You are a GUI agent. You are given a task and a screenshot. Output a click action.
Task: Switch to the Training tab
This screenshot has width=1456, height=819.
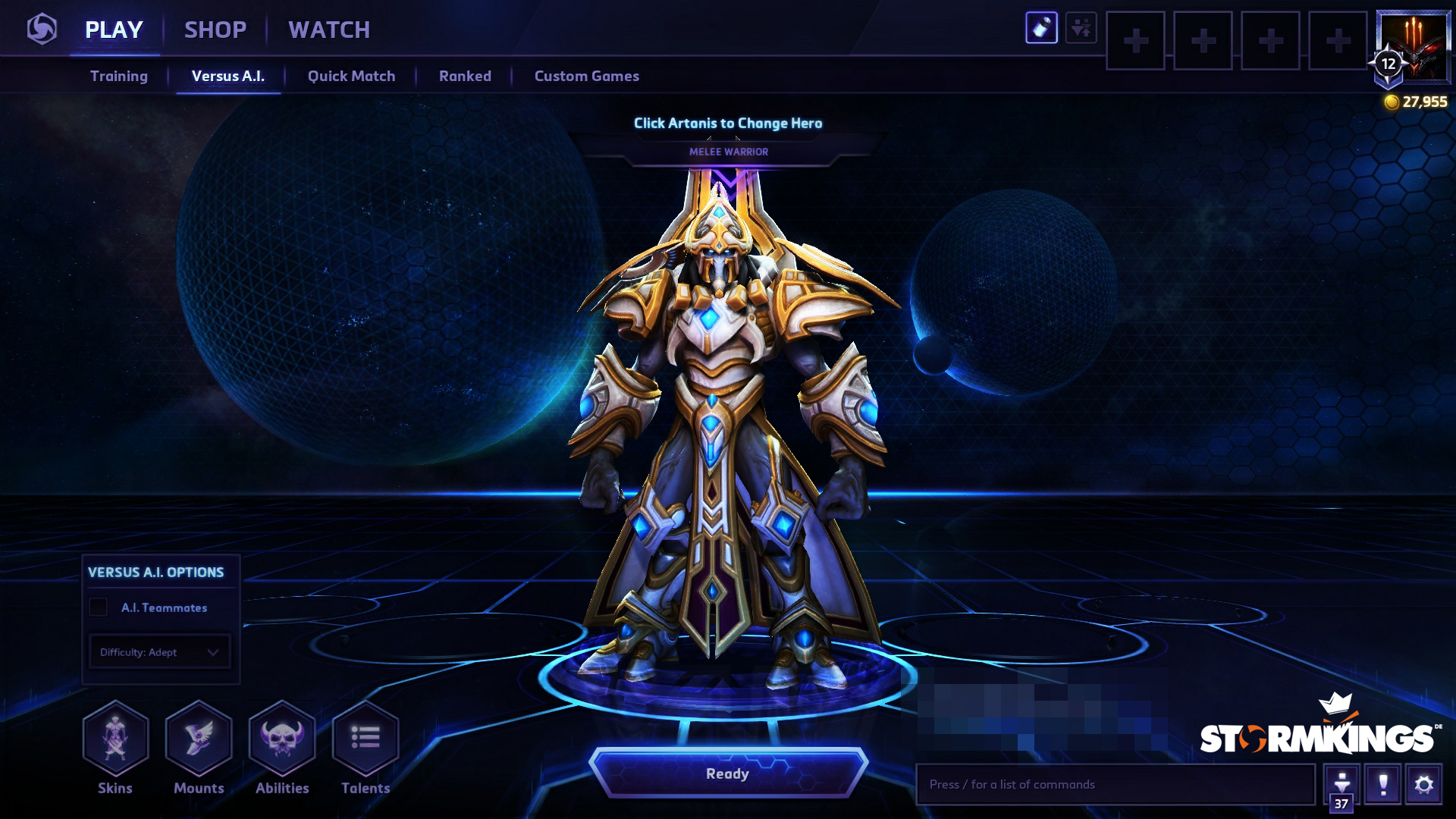point(119,76)
